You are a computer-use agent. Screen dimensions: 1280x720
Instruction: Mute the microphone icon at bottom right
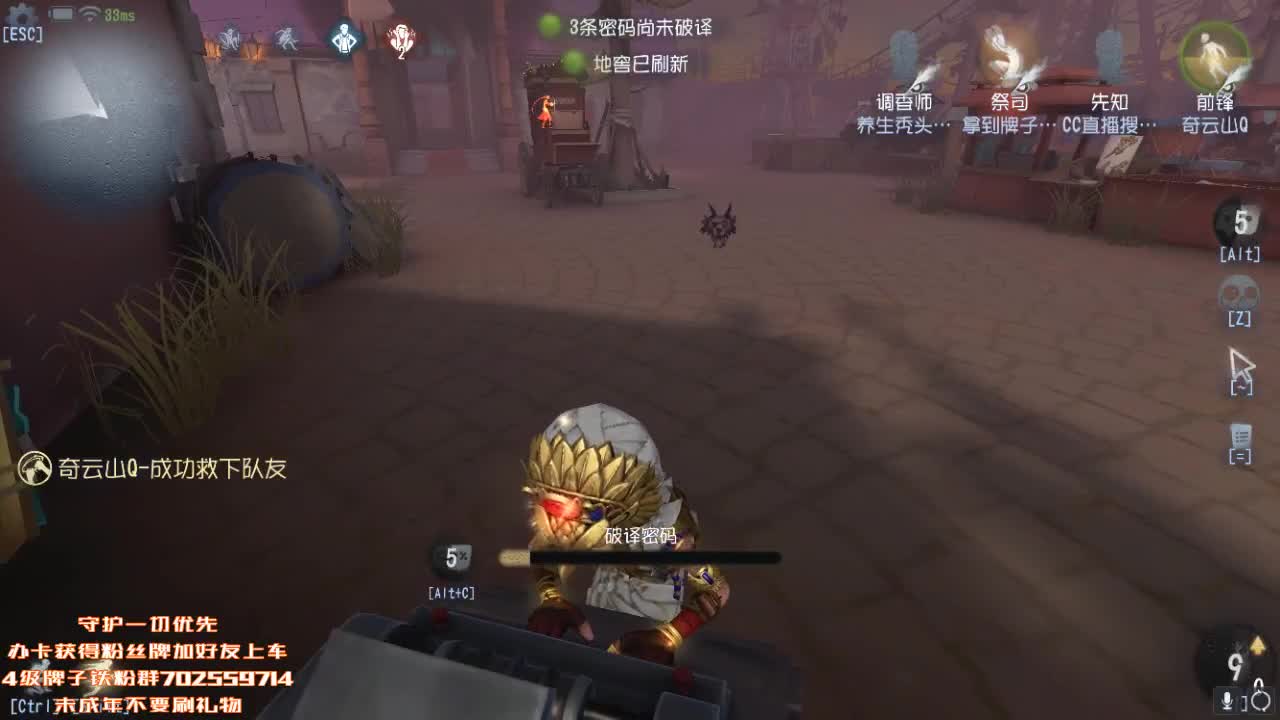(x=1227, y=698)
